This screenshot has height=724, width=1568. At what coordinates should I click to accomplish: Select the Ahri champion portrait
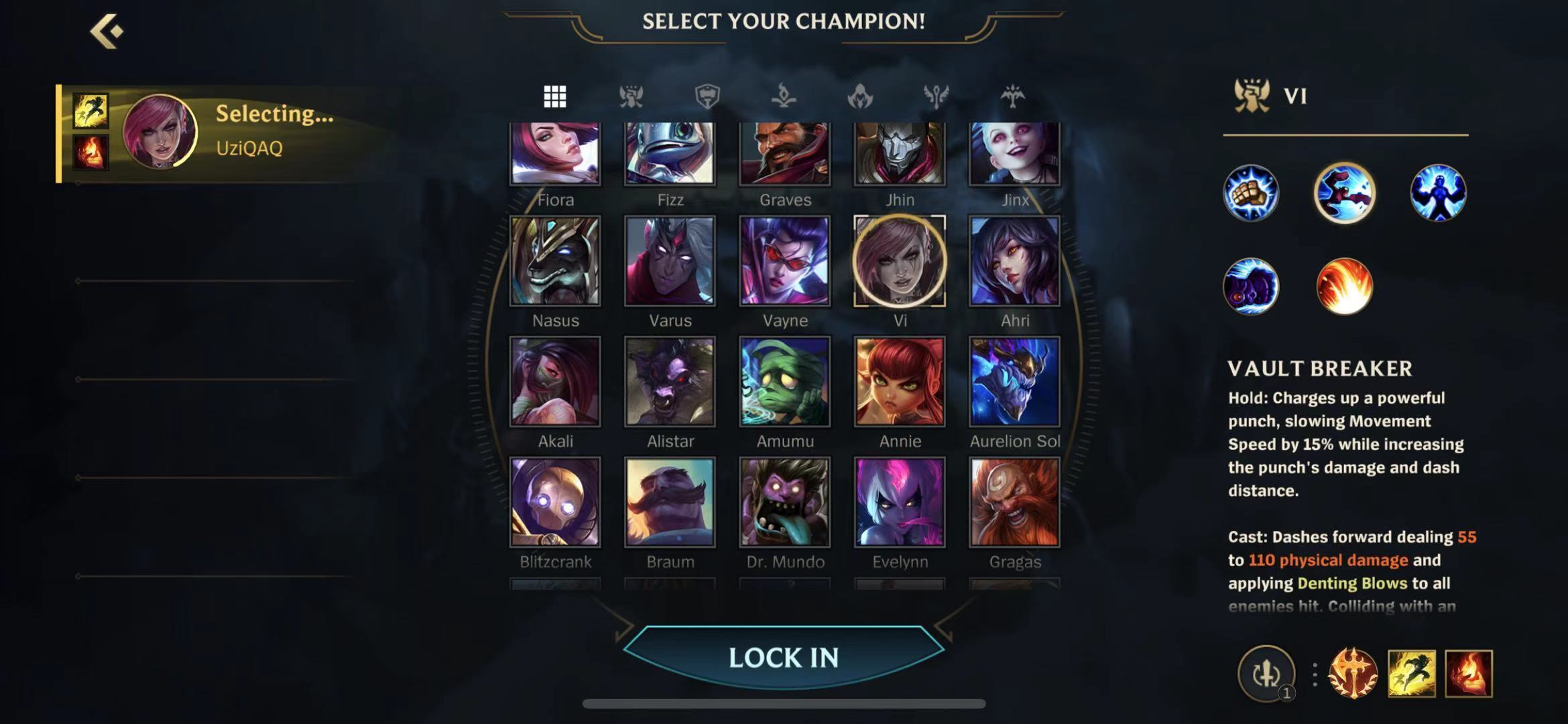click(x=1014, y=261)
